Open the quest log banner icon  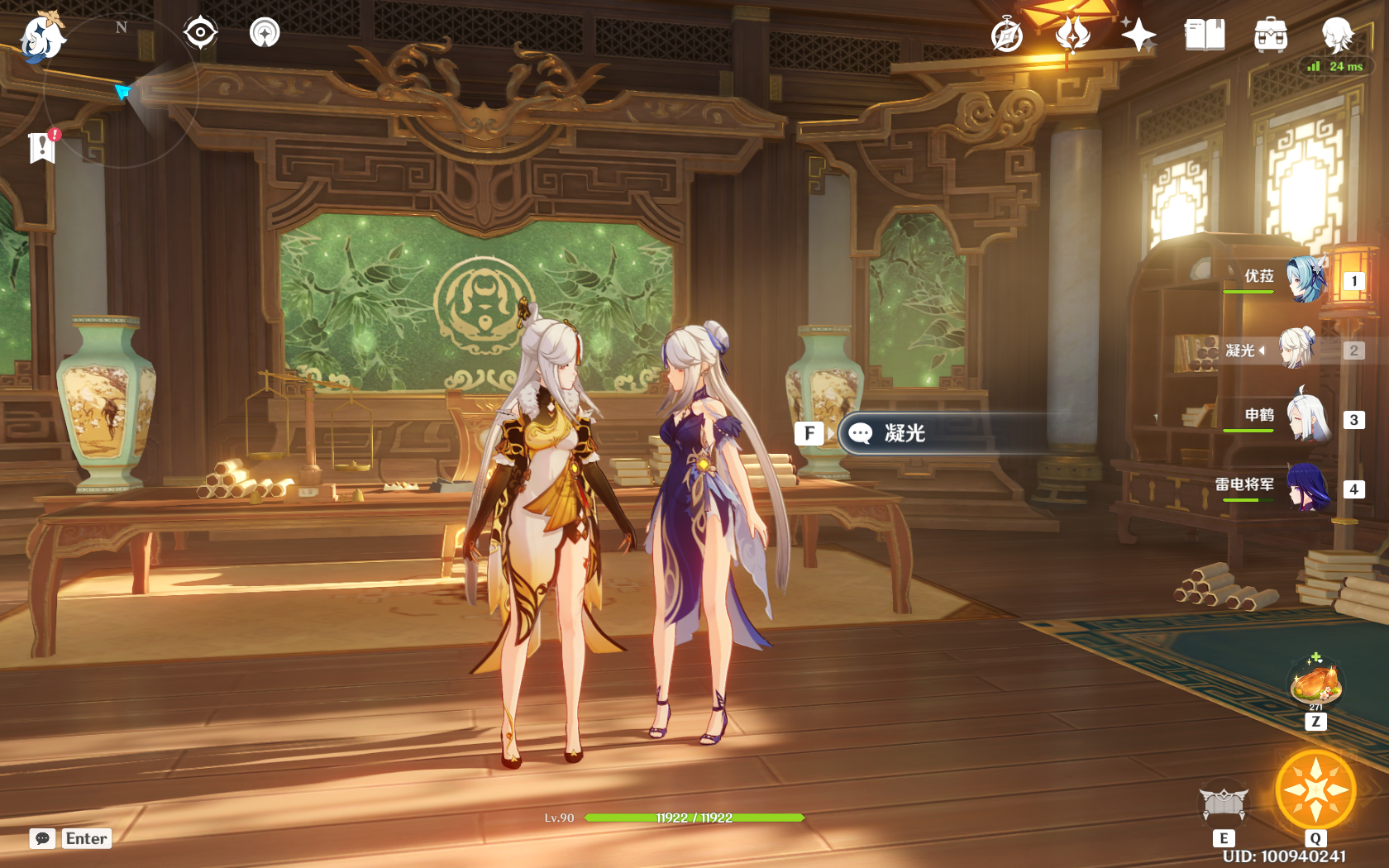(42, 147)
